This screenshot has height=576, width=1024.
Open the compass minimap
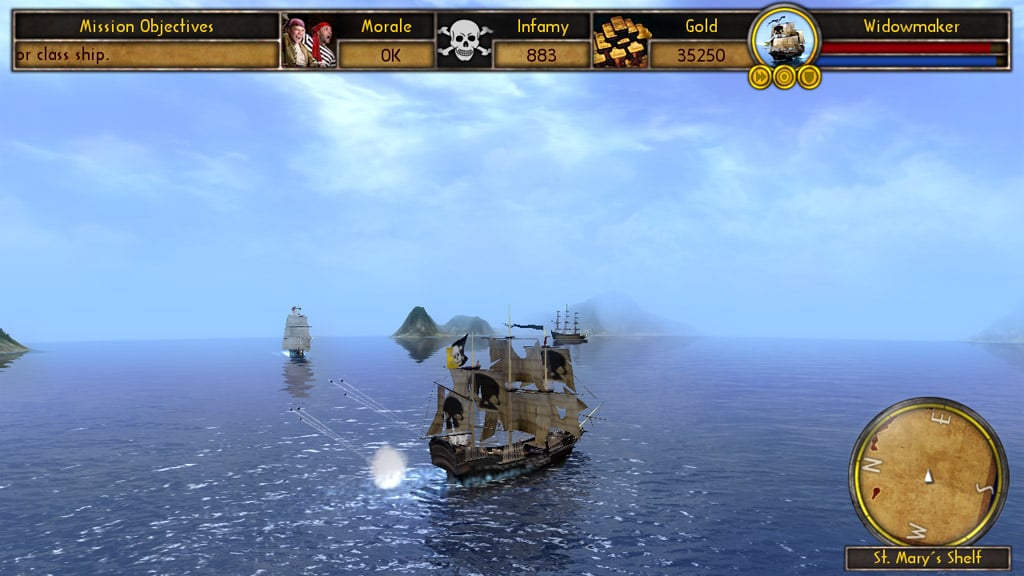click(x=928, y=472)
